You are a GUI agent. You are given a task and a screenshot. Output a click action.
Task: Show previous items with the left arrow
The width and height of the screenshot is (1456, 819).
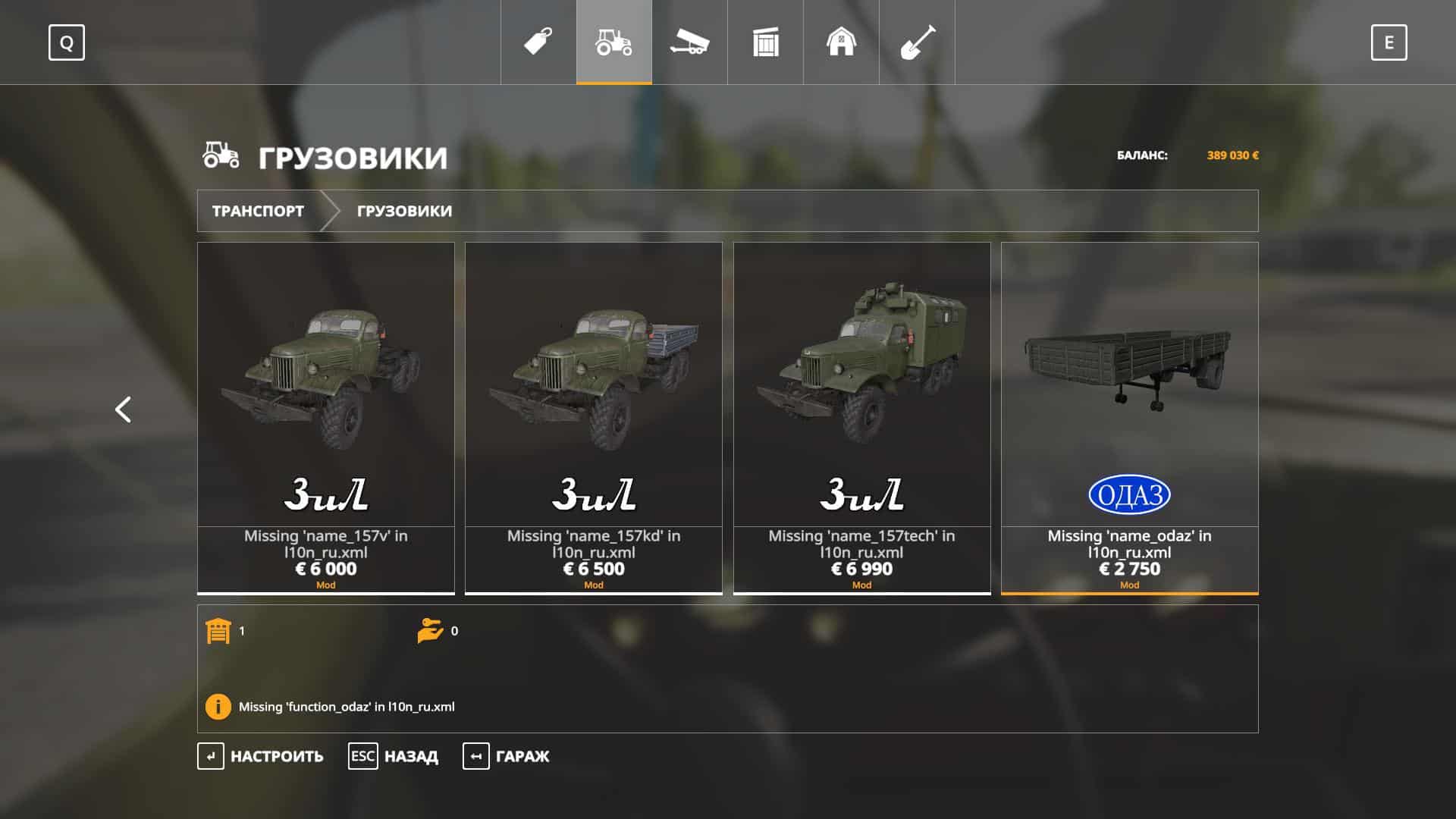(123, 409)
